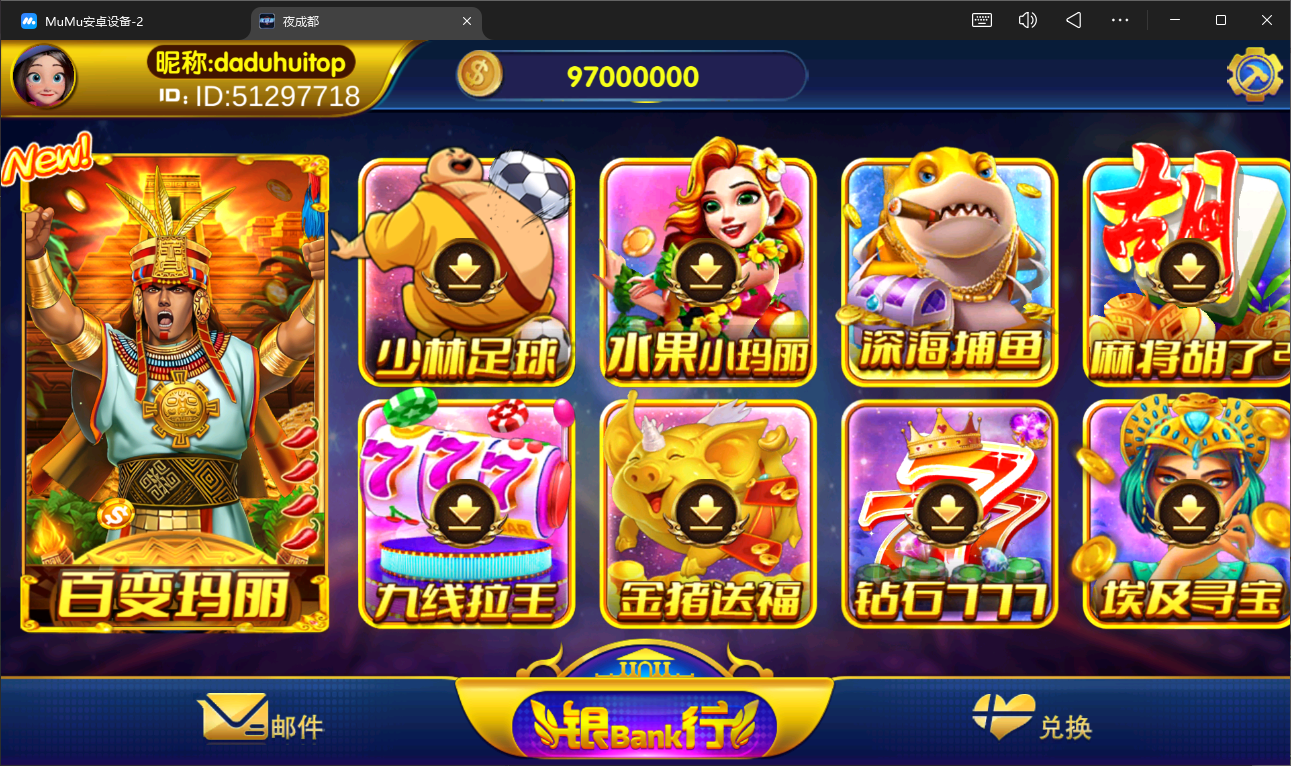Viewport: 1291px width, 766px height.
Task: Download the 钻石777 diamond slots game
Action: click(x=948, y=512)
